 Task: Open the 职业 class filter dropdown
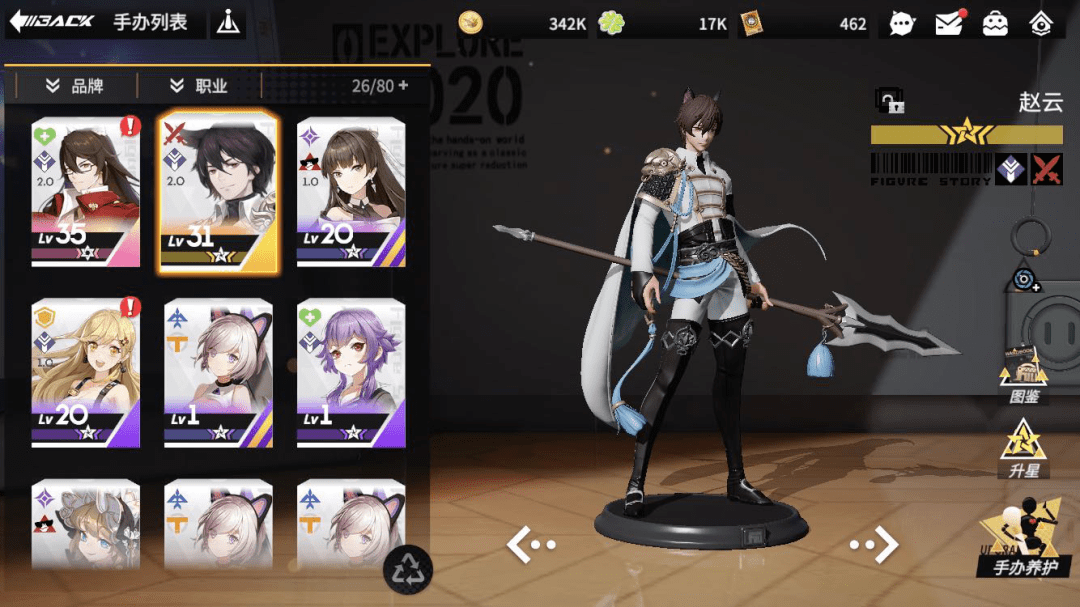(x=199, y=86)
